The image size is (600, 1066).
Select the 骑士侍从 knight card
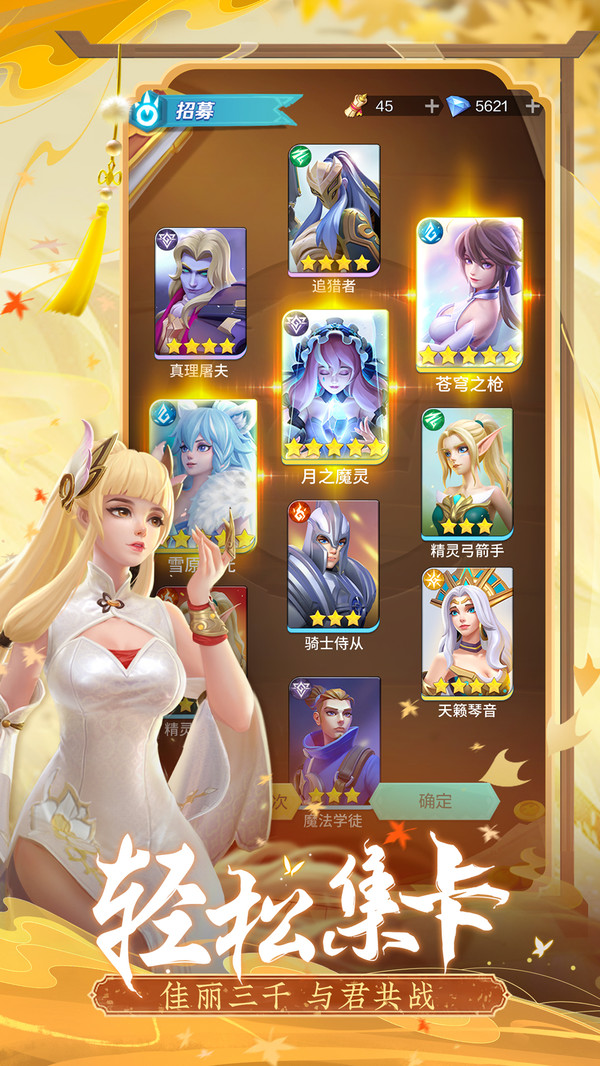333,564
